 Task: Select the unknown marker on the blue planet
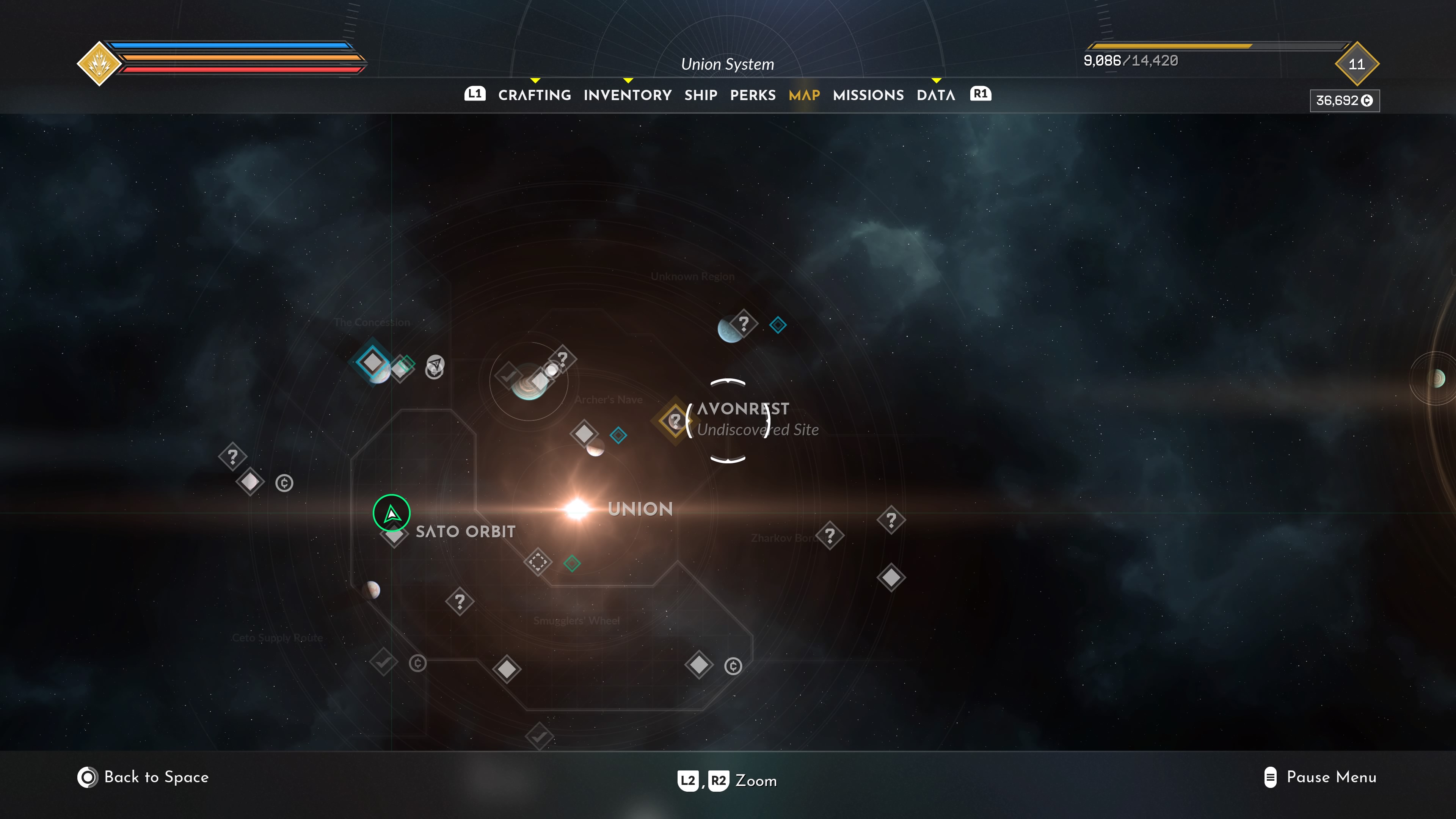(743, 324)
